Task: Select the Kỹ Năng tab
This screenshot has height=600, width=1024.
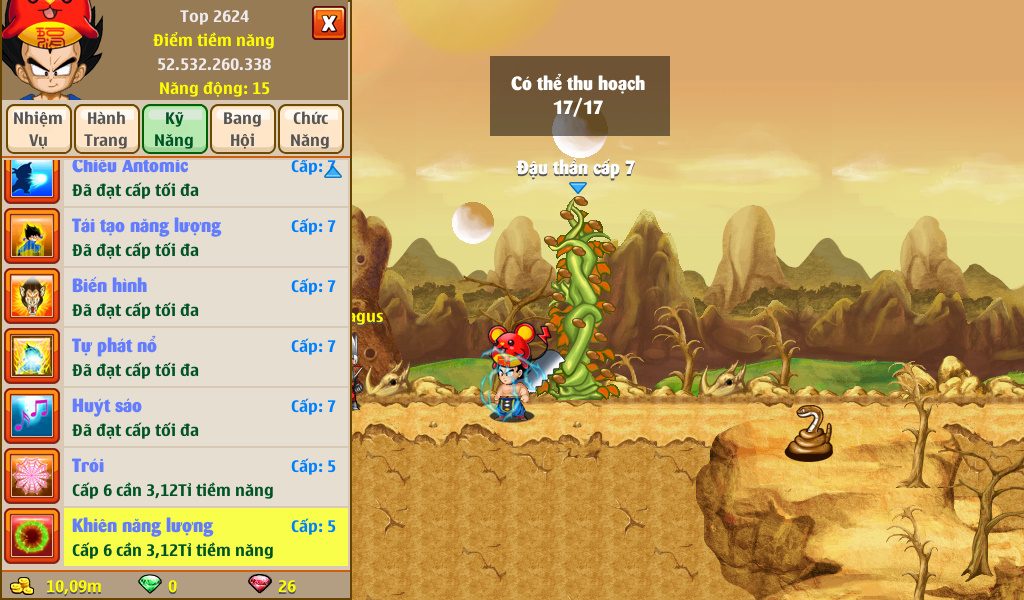Action: 174,129
